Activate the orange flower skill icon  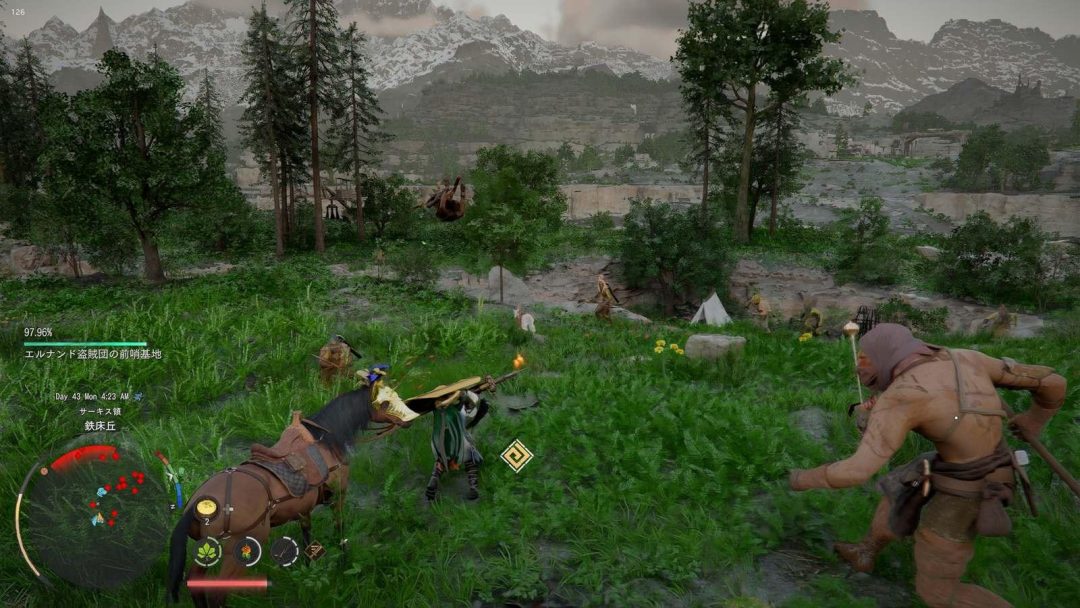point(247,551)
